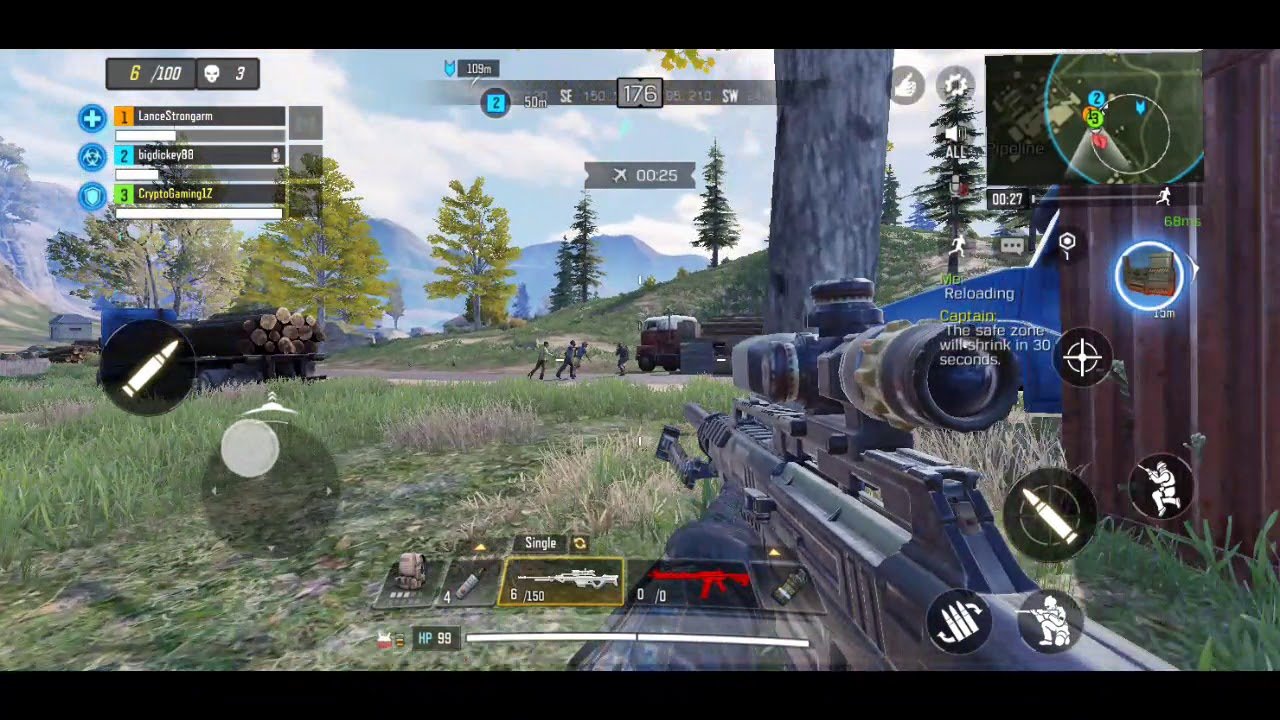Tap the left-side fire bullet button
1280x720 pixels.
coord(148,364)
